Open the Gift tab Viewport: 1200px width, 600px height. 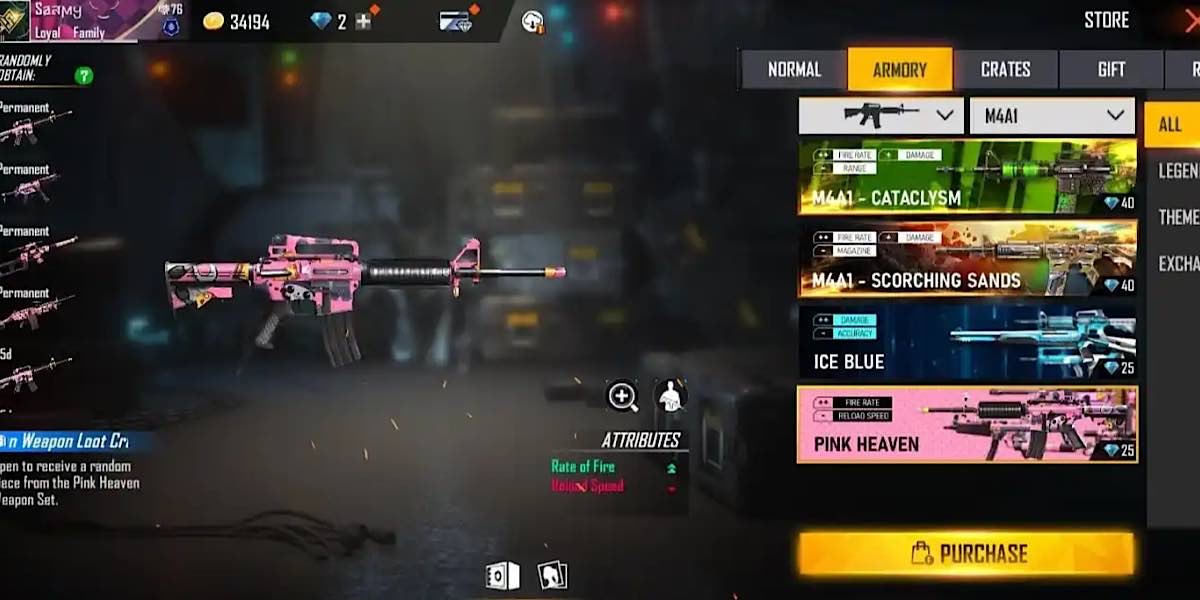[1111, 70]
